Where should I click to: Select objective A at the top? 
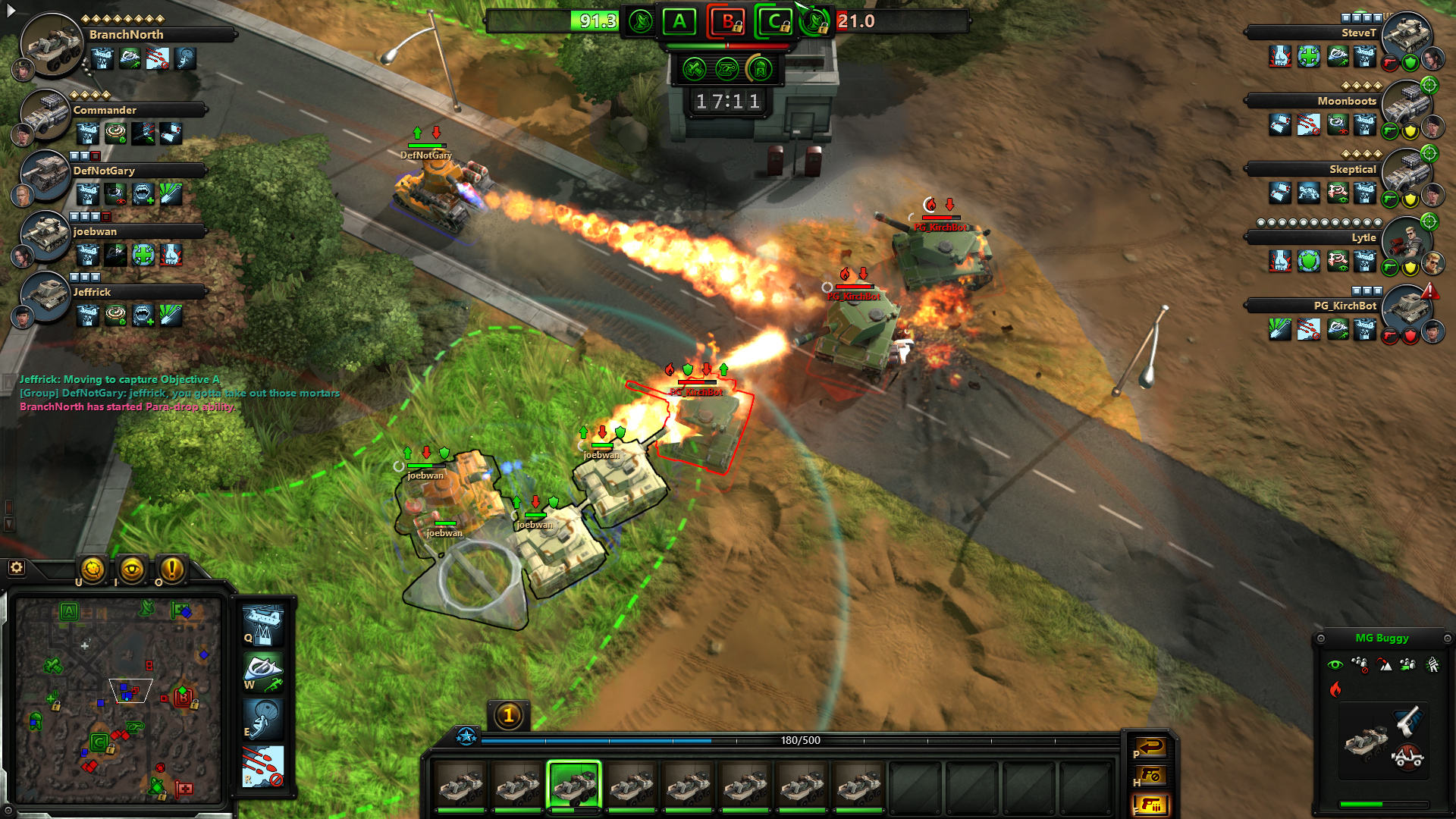coord(679,22)
